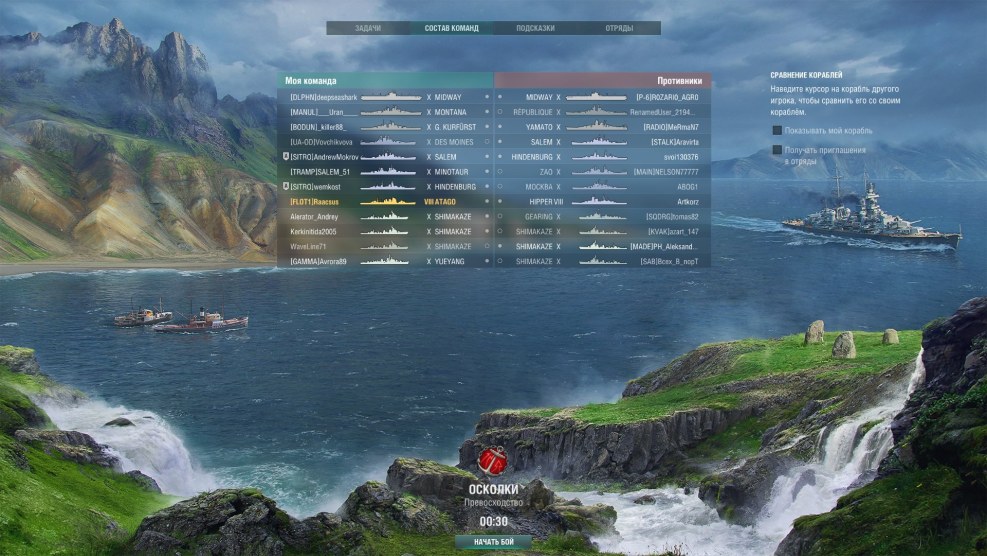Choose the Yueyang player row
Image resolution: width=987 pixels, height=556 pixels.
click(385, 261)
